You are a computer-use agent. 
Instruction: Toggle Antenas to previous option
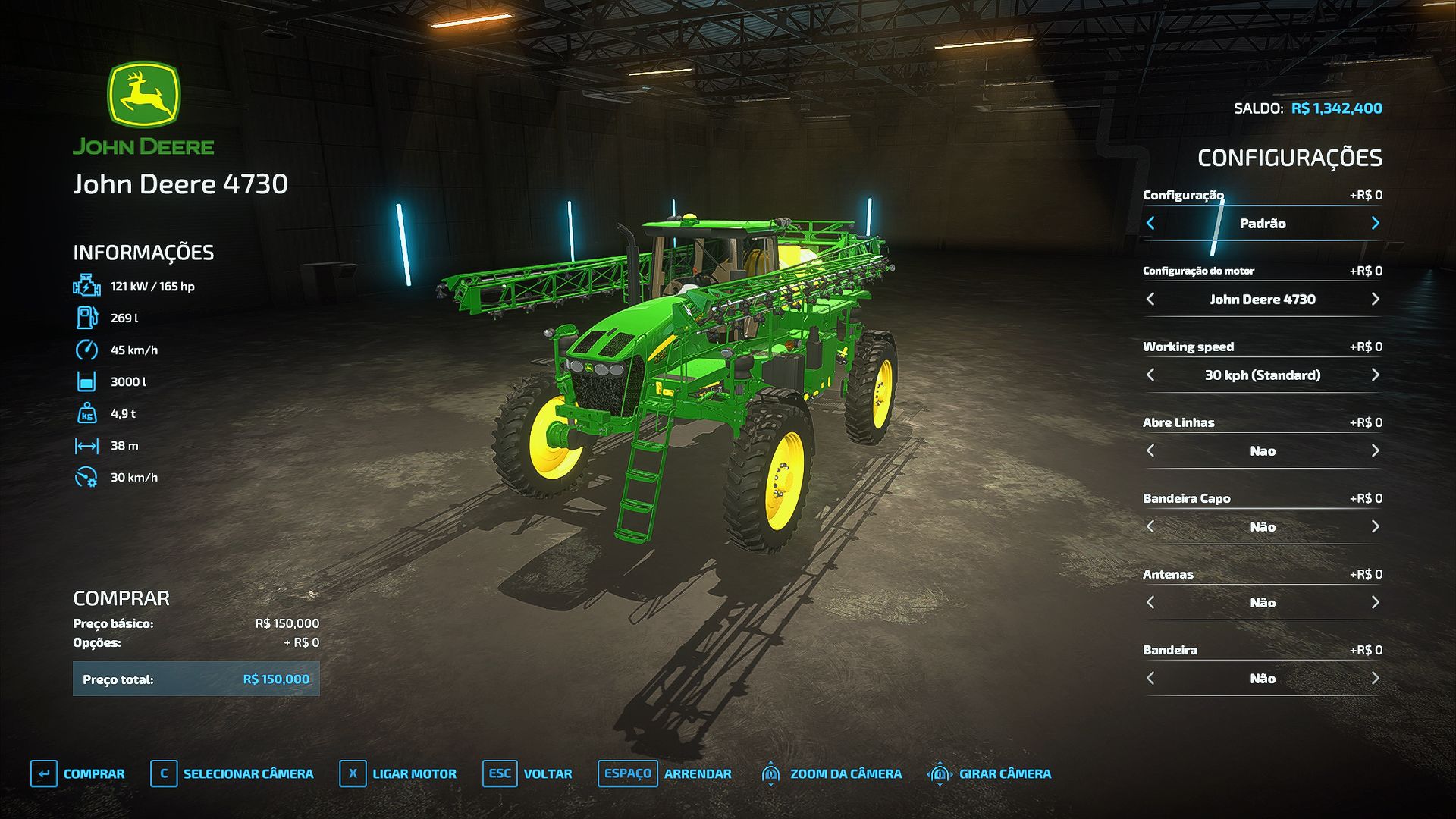(x=1150, y=602)
